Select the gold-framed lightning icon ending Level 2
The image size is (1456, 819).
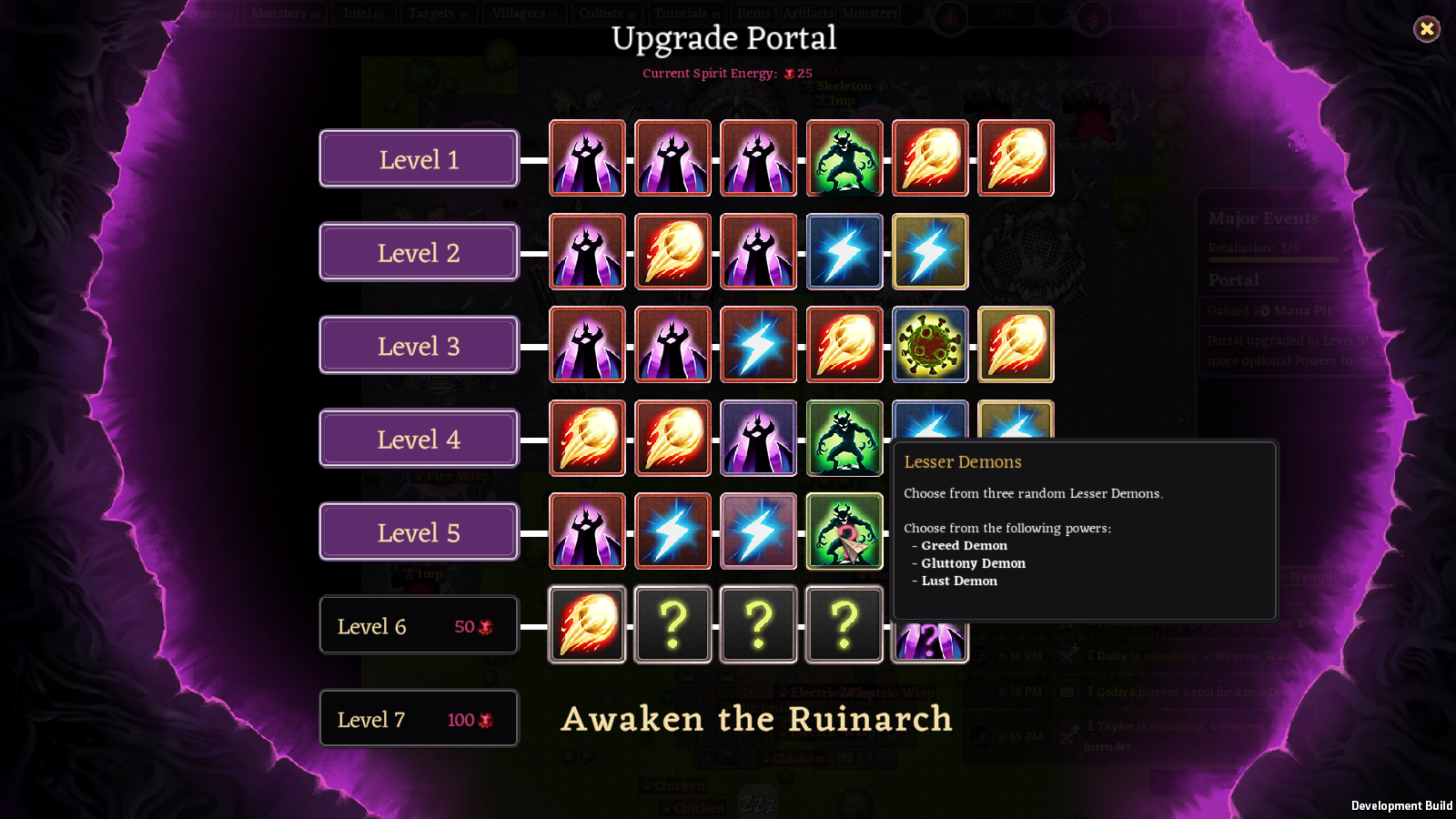point(929,252)
